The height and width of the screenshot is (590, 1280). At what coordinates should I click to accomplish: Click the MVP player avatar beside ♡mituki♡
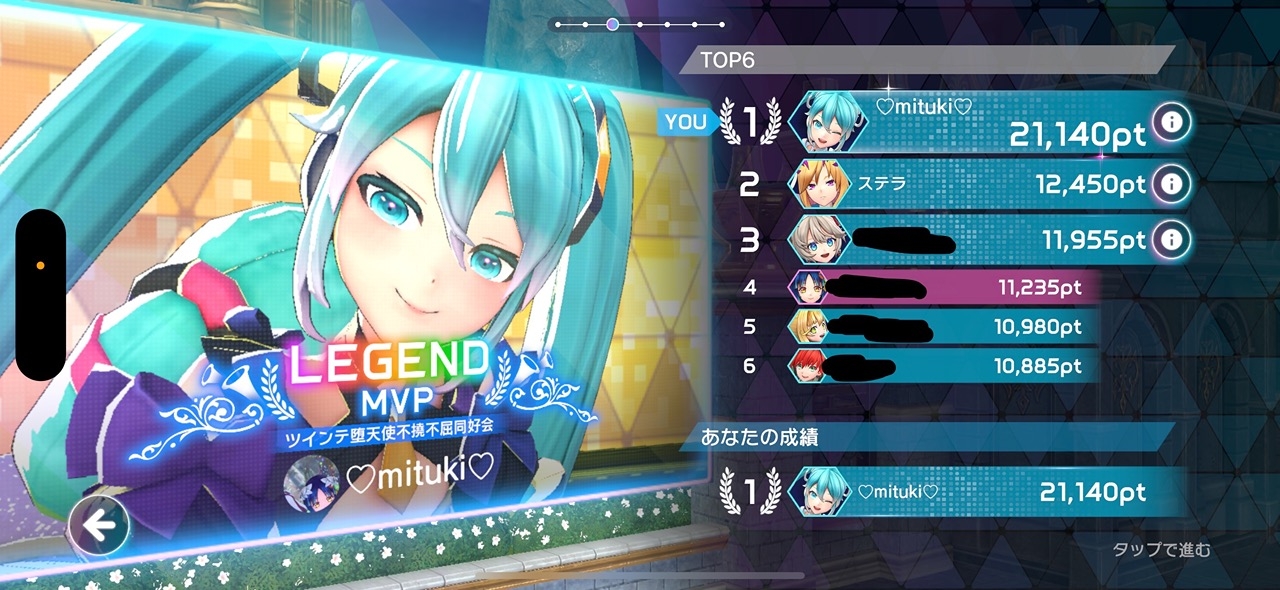(x=311, y=483)
